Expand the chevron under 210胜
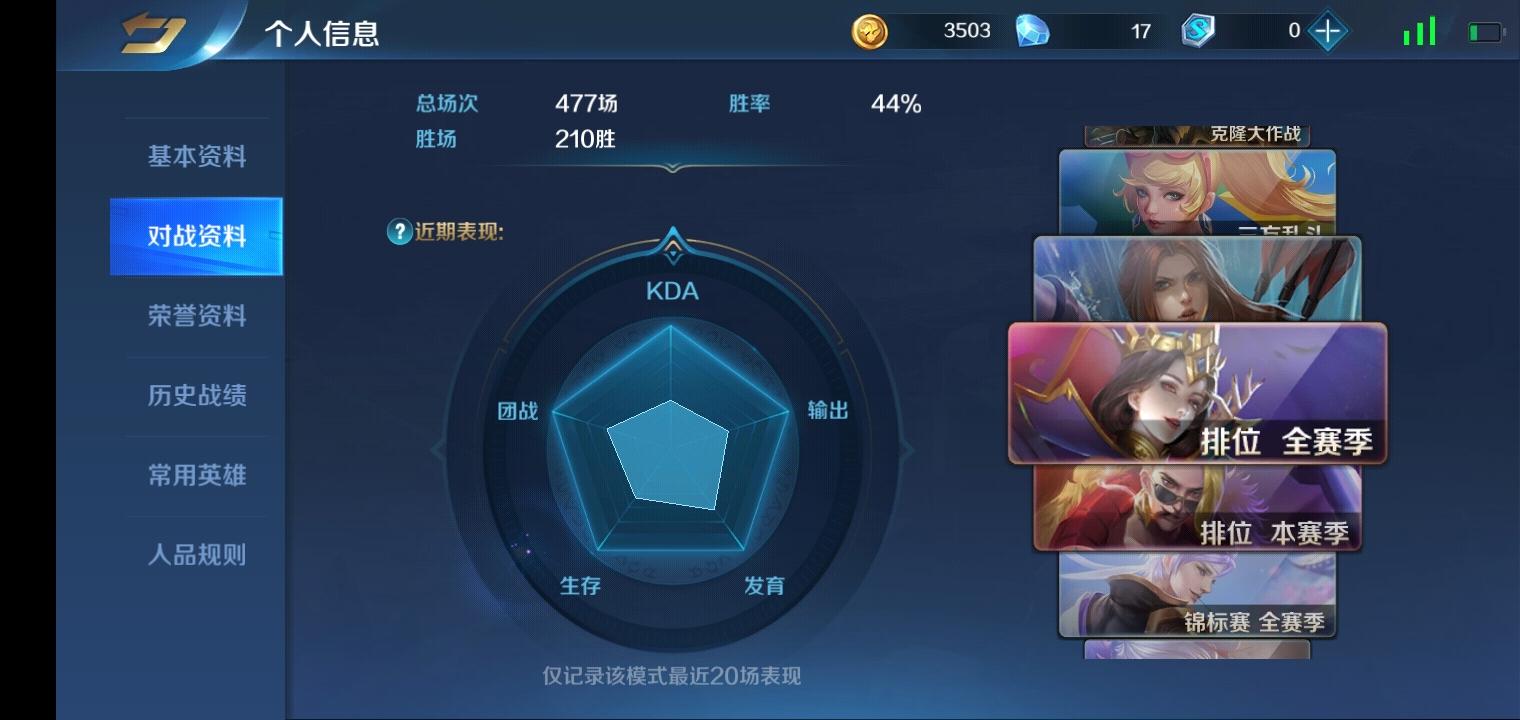The image size is (1520, 720). tap(670, 169)
